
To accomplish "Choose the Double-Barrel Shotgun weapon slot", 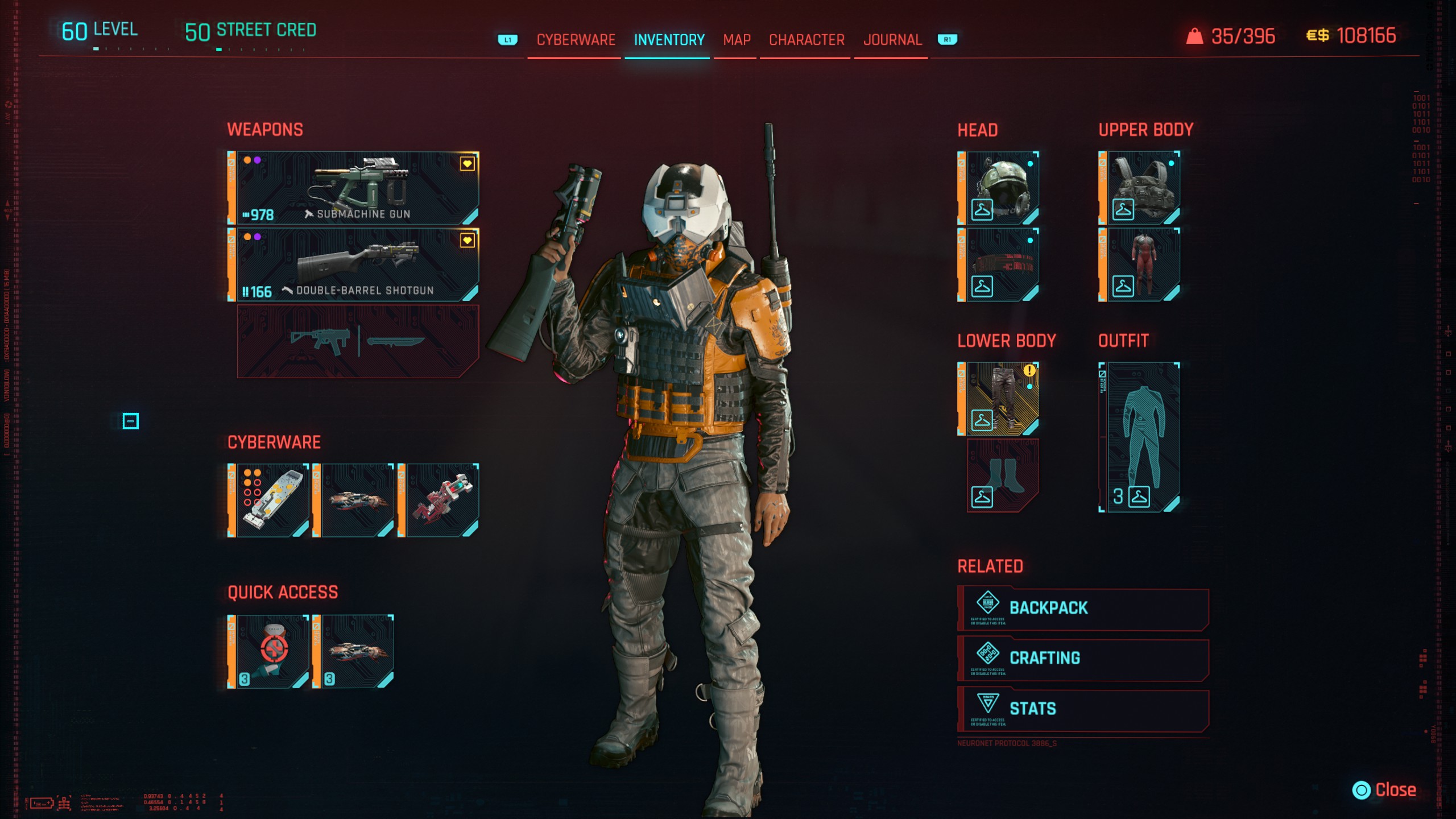I will tap(354, 264).
